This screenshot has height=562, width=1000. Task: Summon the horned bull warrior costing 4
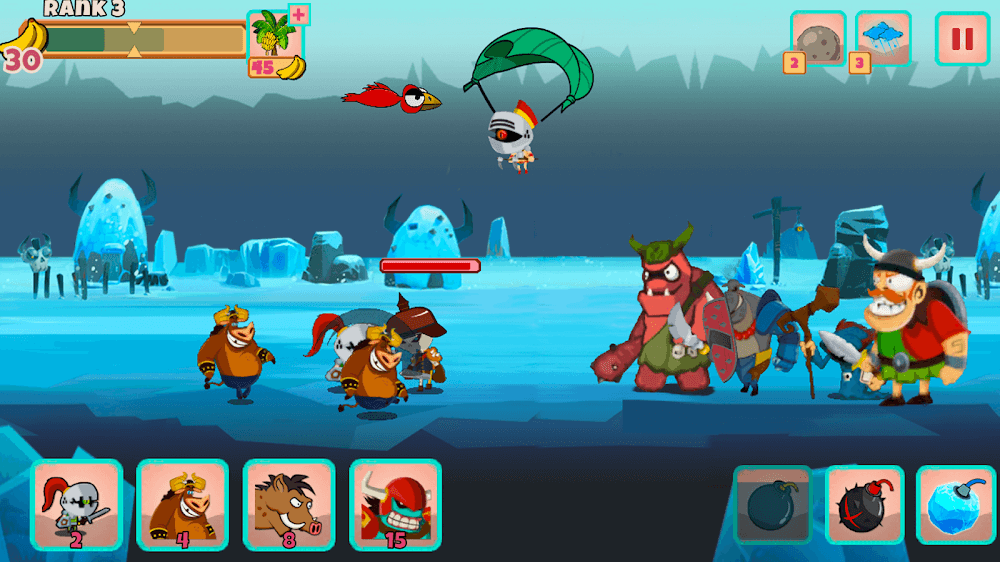pyautogui.click(x=182, y=504)
